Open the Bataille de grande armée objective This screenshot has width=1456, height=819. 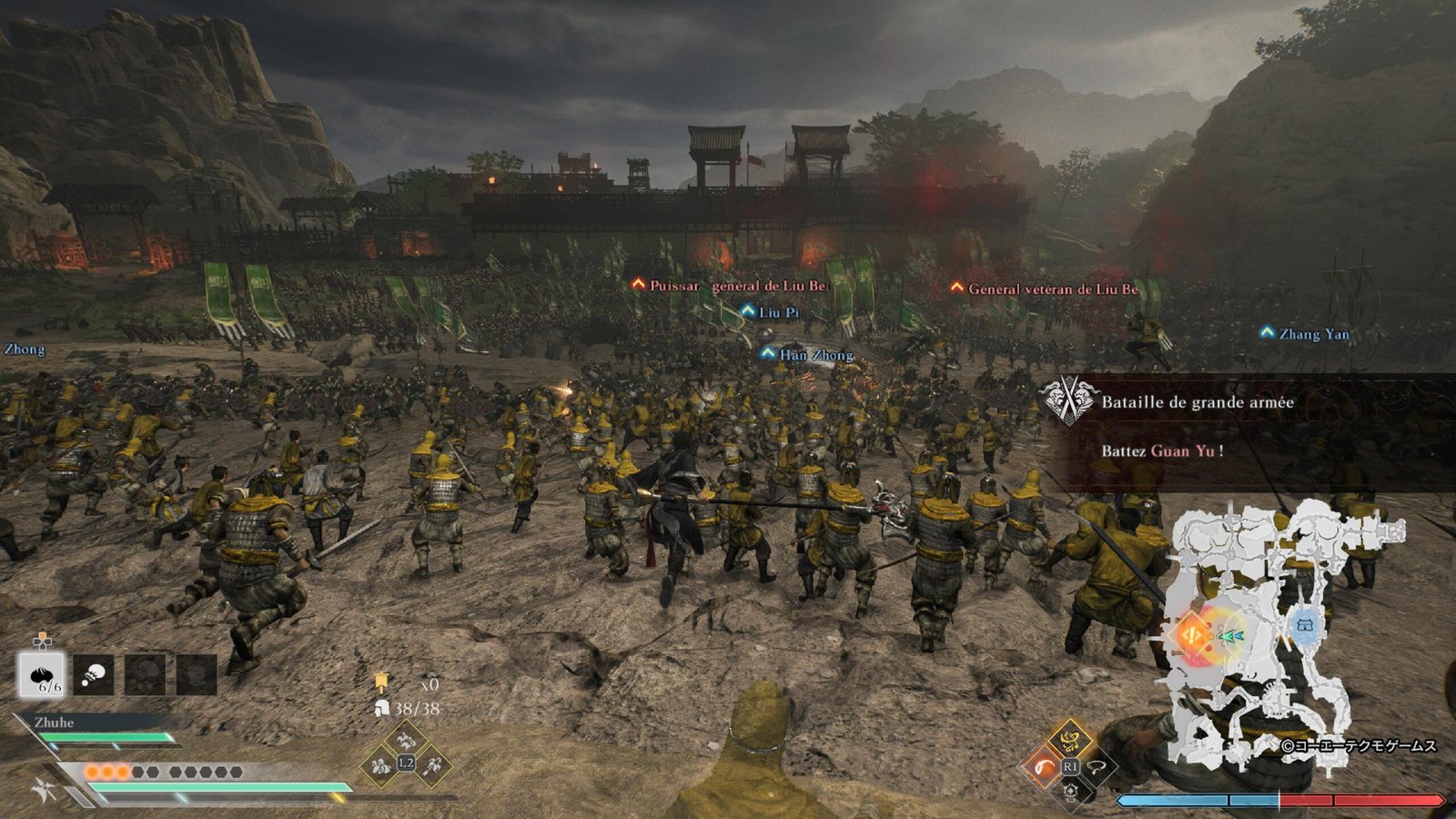pos(1197,402)
